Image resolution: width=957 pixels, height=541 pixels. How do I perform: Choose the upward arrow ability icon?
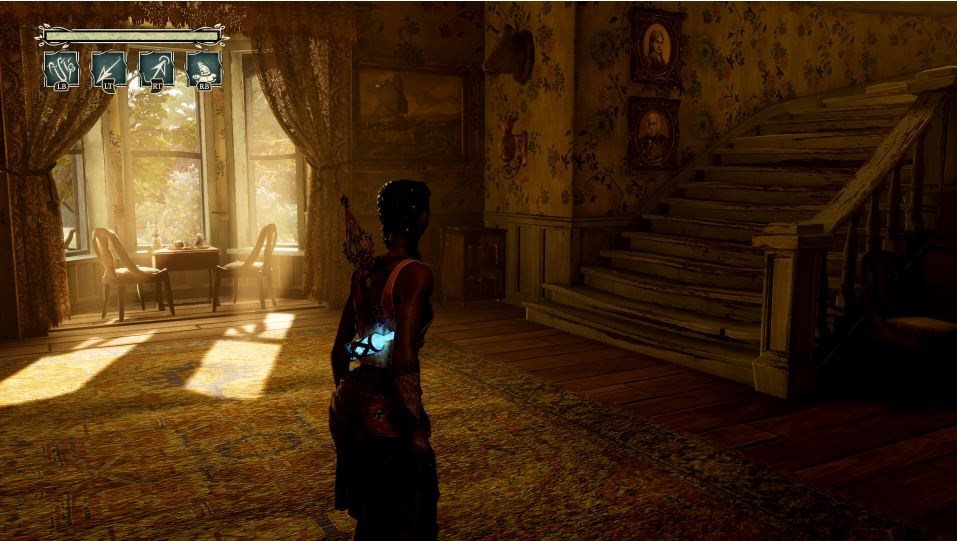click(x=157, y=69)
